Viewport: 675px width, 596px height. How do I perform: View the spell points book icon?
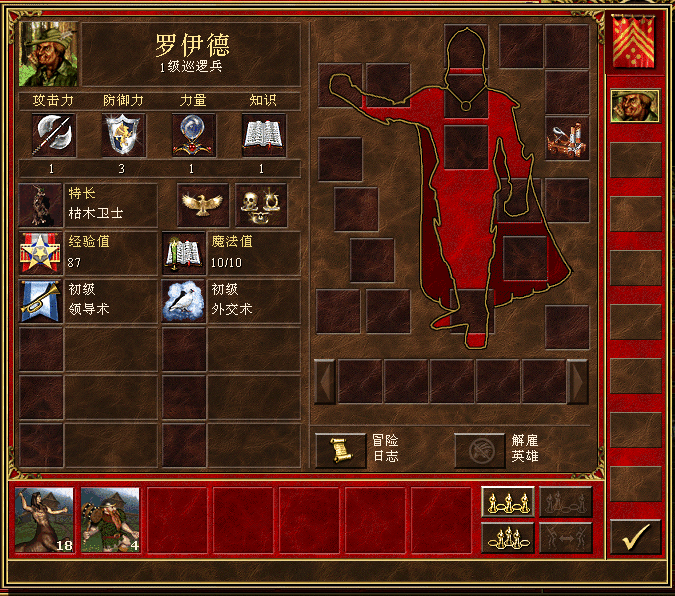tap(183, 253)
